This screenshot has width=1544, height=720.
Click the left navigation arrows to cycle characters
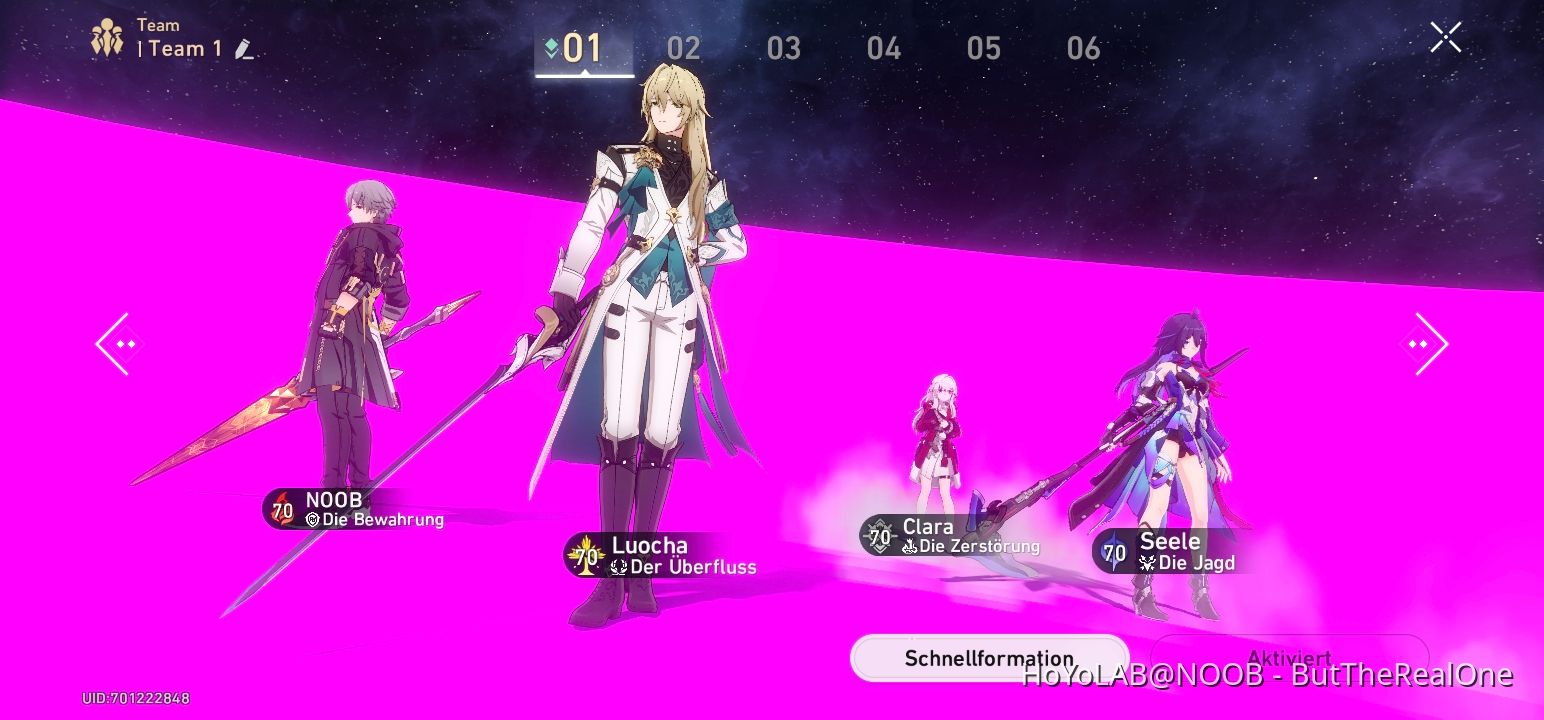click(117, 344)
